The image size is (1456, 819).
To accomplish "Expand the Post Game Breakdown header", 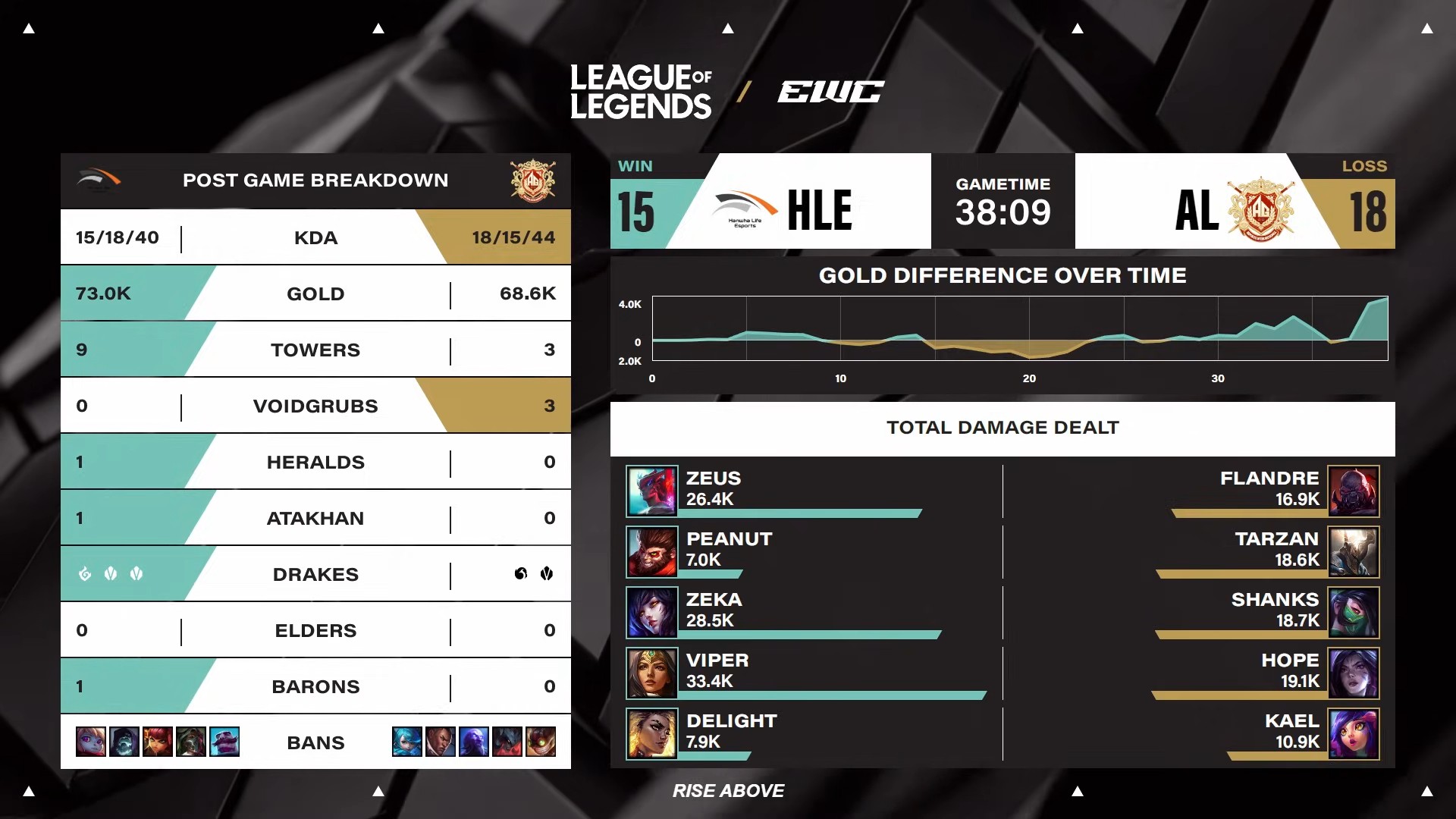I will point(315,180).
